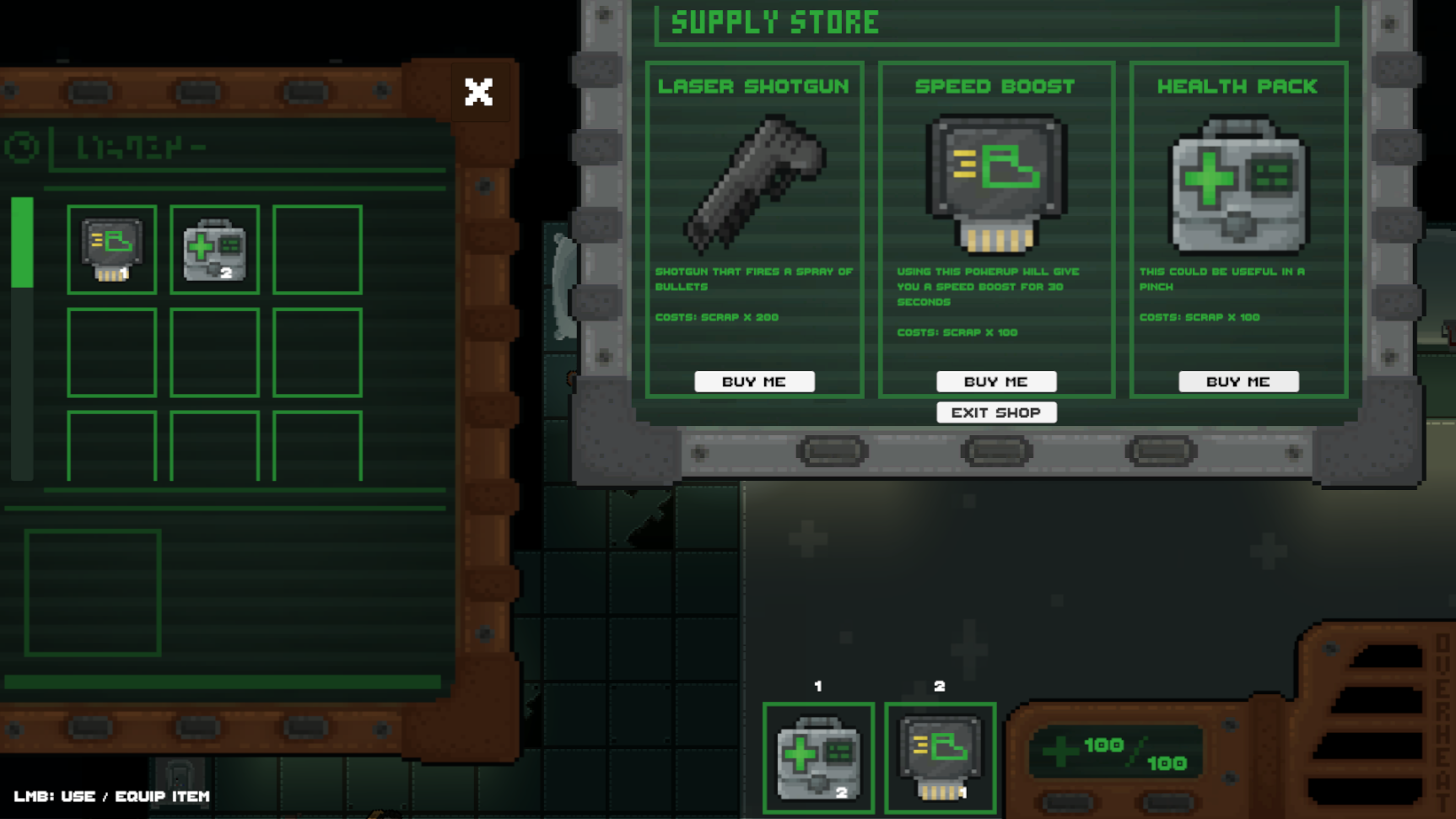Select an empty slot in the inventory grid
The image size is (1456, 819).
pos(317,249)
